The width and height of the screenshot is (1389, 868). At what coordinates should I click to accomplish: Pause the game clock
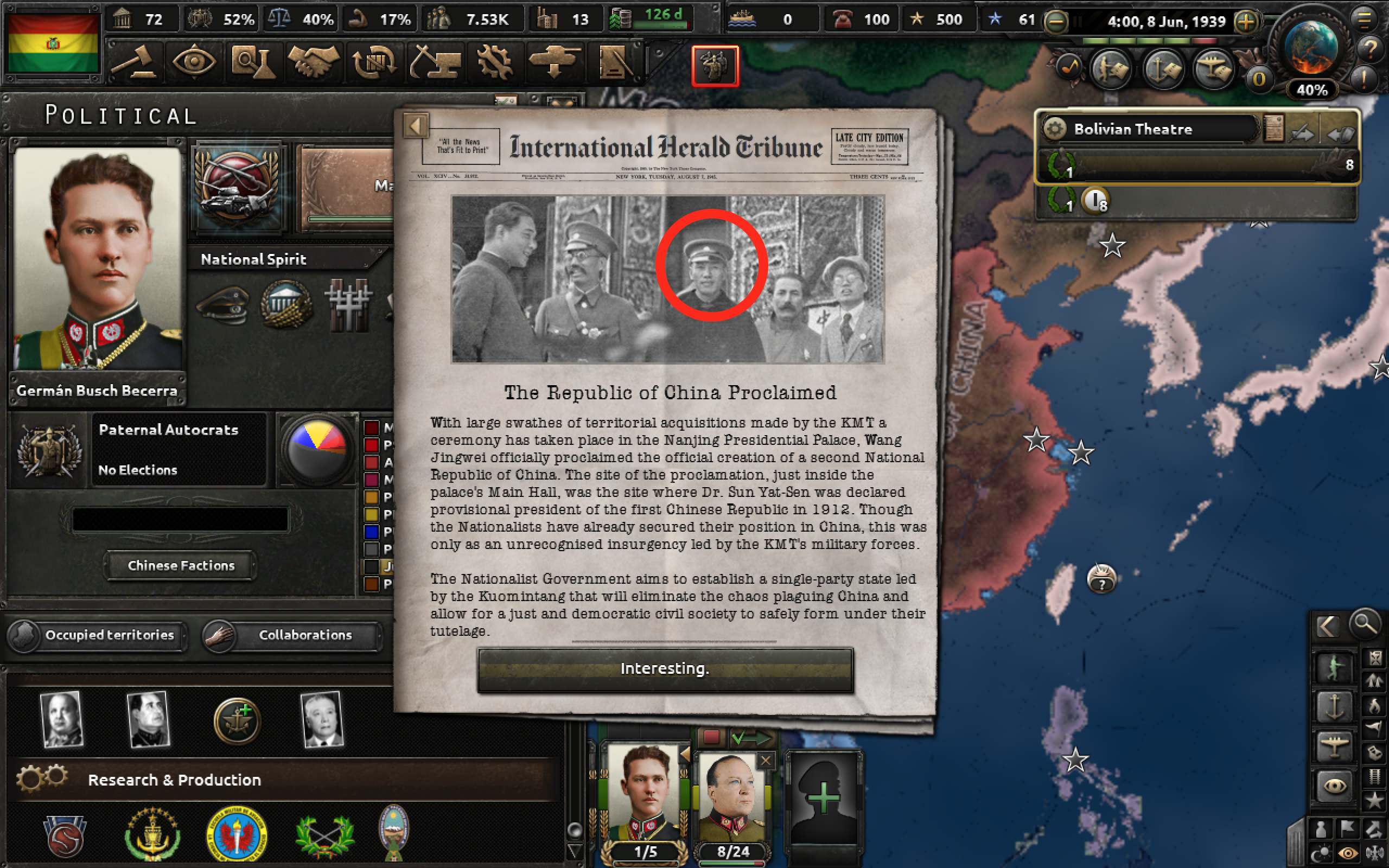(1078, 22)
